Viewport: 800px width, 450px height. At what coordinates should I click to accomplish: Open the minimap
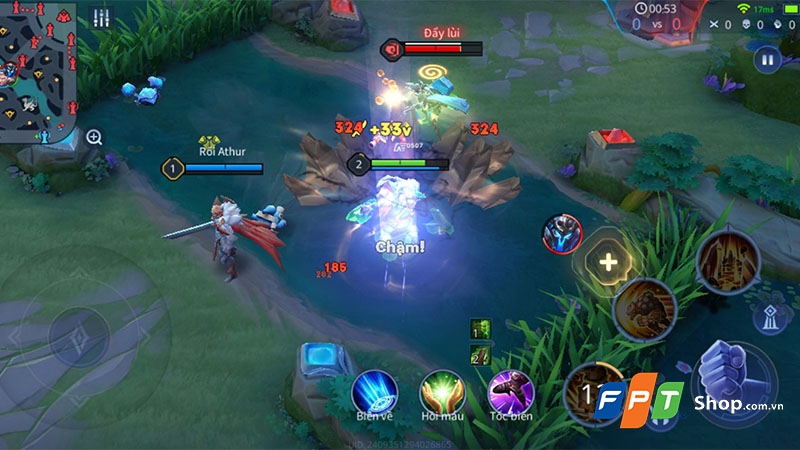click(x=38, y=72)
